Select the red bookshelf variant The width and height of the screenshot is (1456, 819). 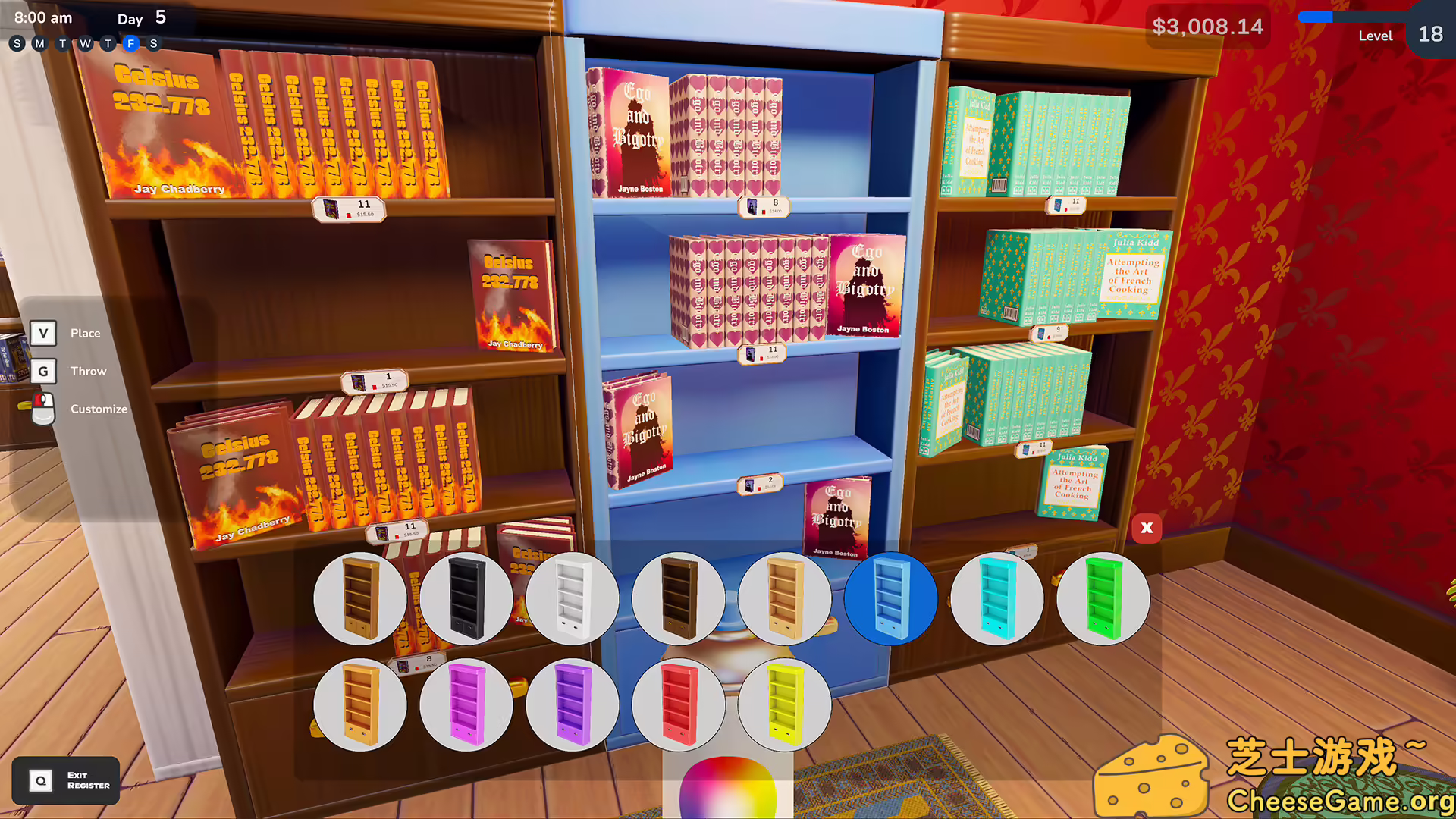[x=679, y=705]
